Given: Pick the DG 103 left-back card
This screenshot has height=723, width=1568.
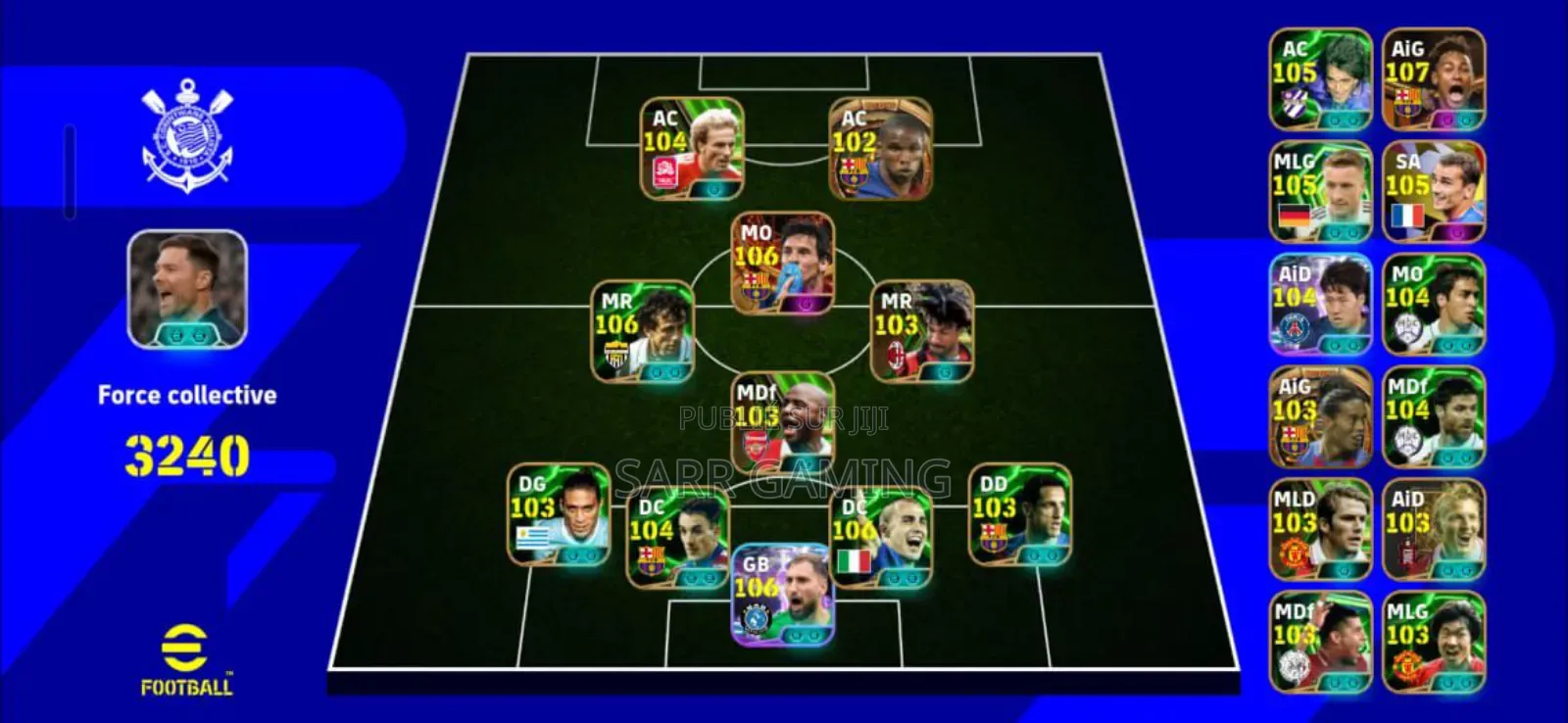Looking at the screenshot, I should [559, 514].
